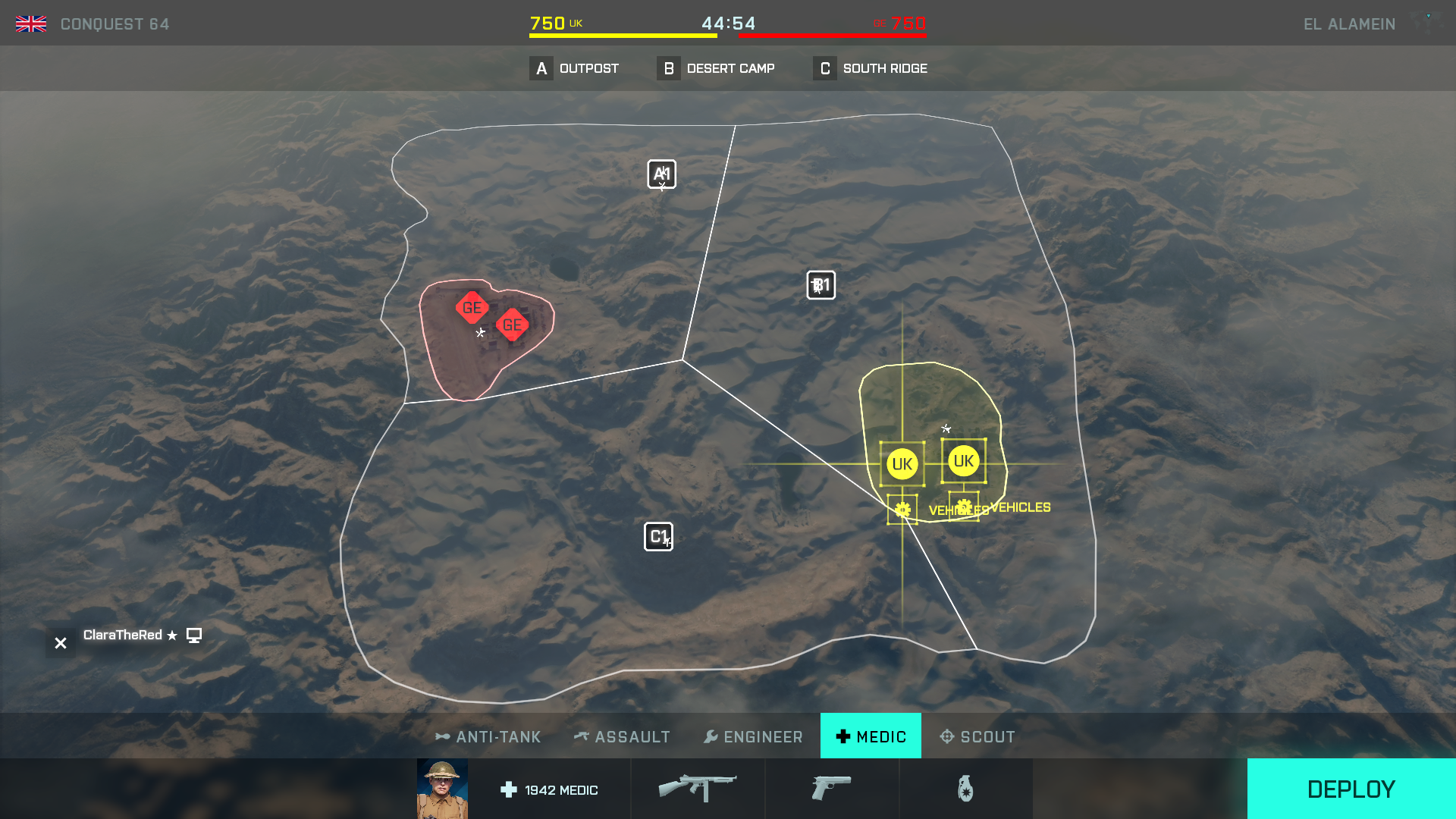
Task: Select the right UK spawn point
Action: pos(964,459)
